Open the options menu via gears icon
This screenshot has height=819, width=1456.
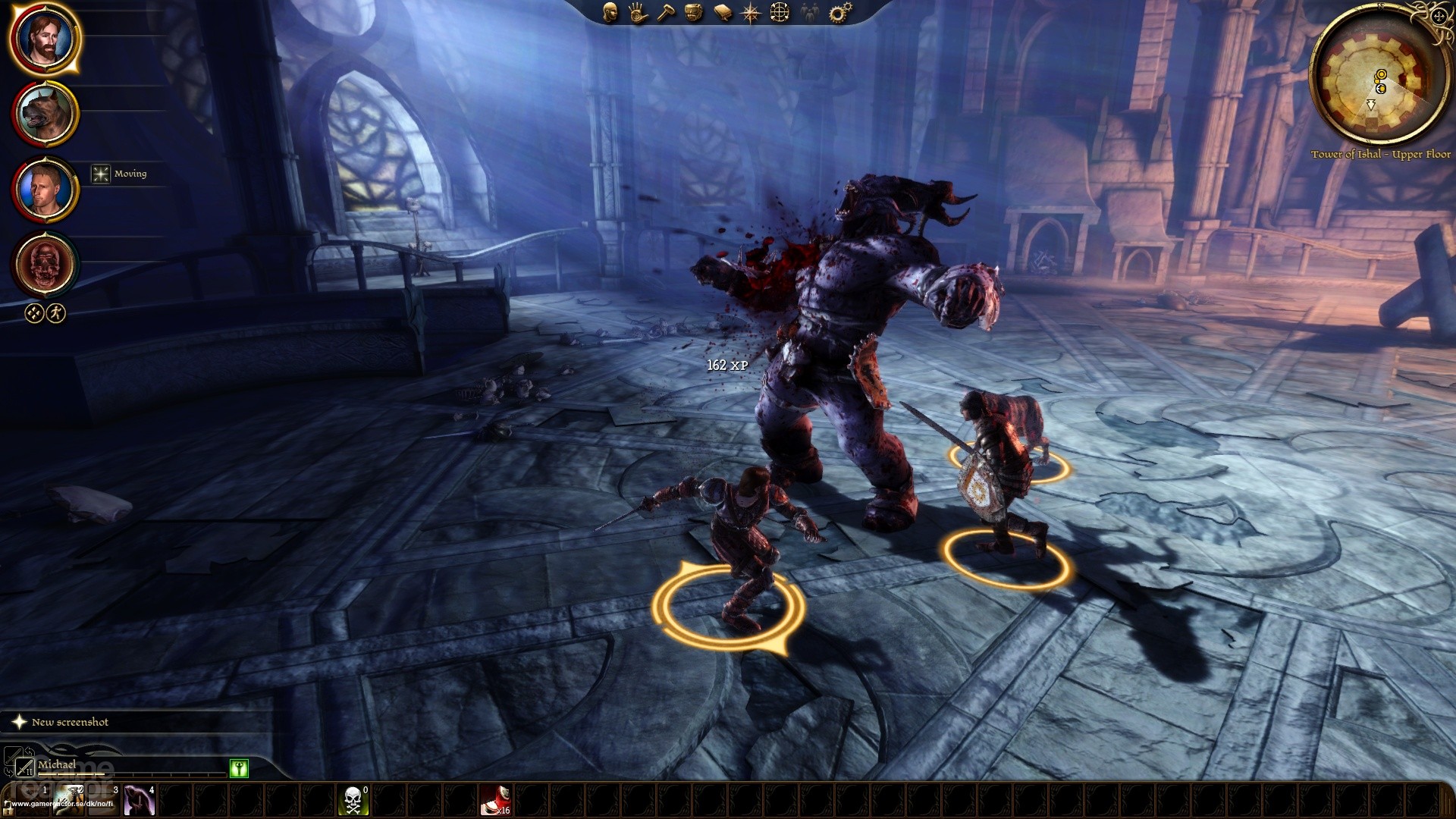(837, 13)
